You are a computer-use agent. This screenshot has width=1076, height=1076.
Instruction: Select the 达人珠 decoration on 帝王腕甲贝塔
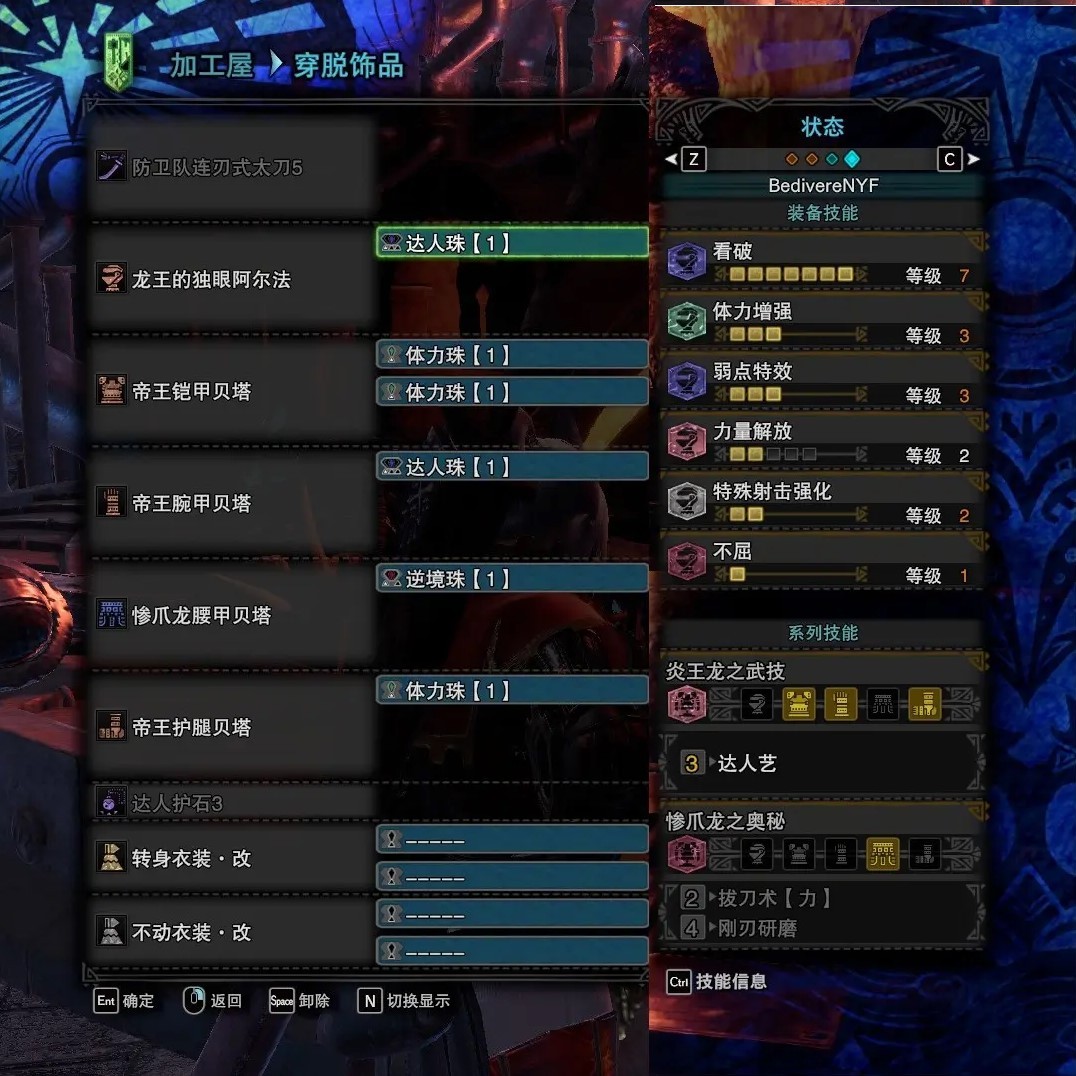pos(512,467)
